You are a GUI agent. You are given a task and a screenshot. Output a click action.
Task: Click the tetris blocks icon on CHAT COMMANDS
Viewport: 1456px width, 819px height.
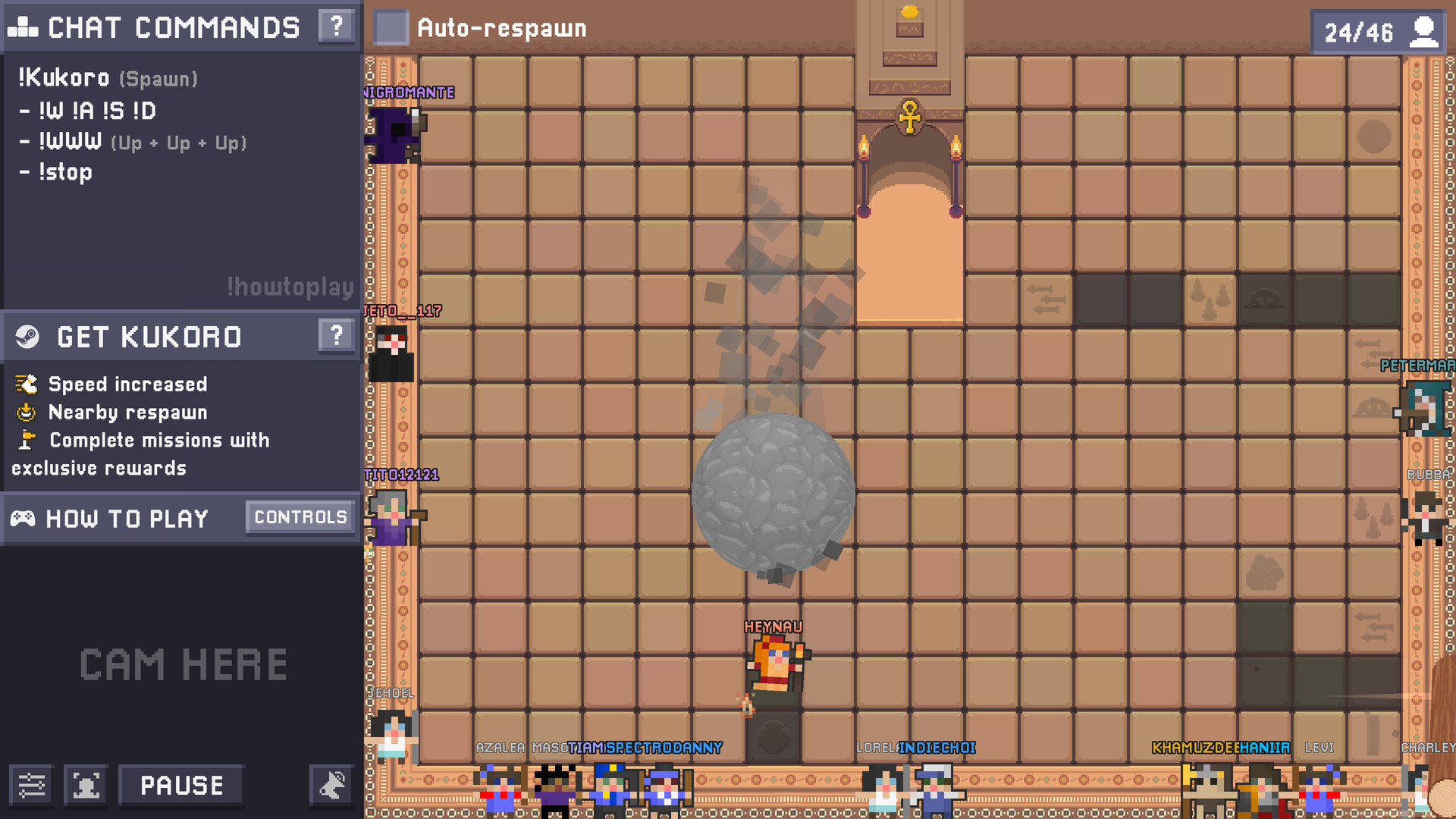click(x=23, y=26)
